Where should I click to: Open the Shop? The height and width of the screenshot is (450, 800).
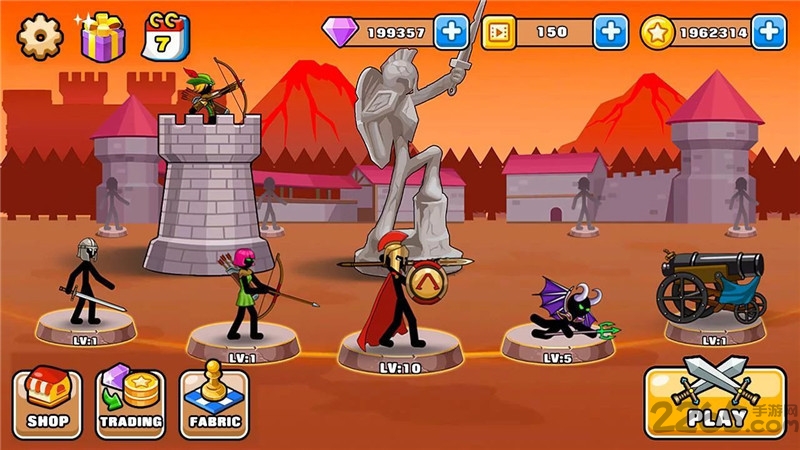pos(47,400)
